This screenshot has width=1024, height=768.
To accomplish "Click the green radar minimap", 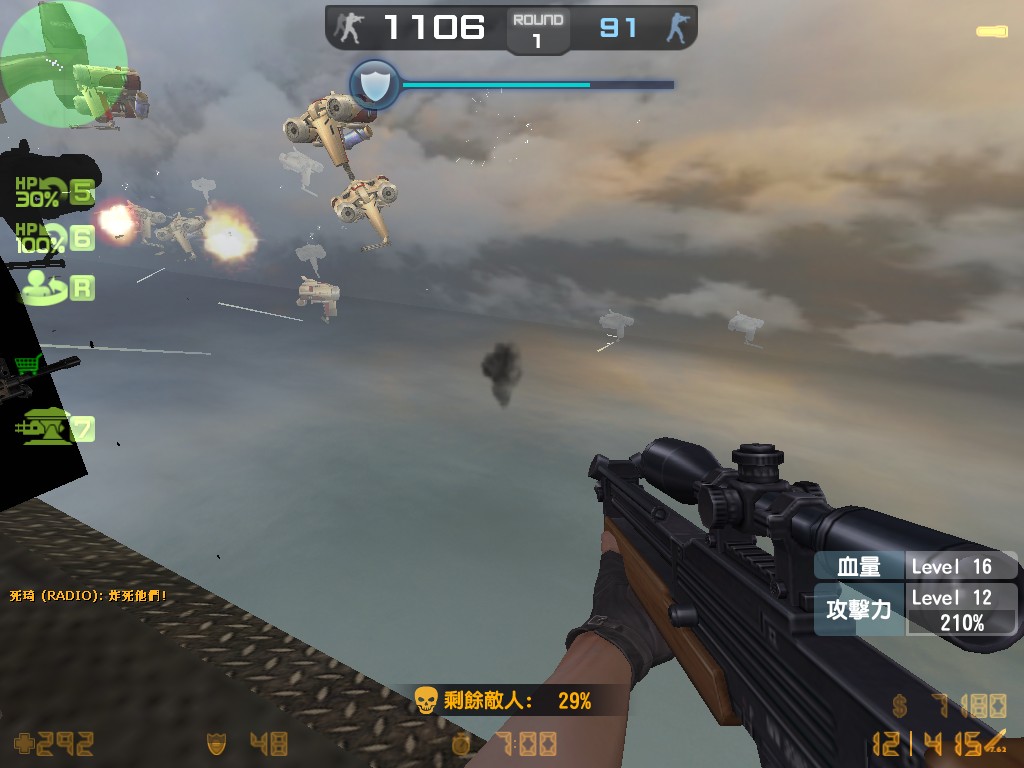I will (64, 65).
